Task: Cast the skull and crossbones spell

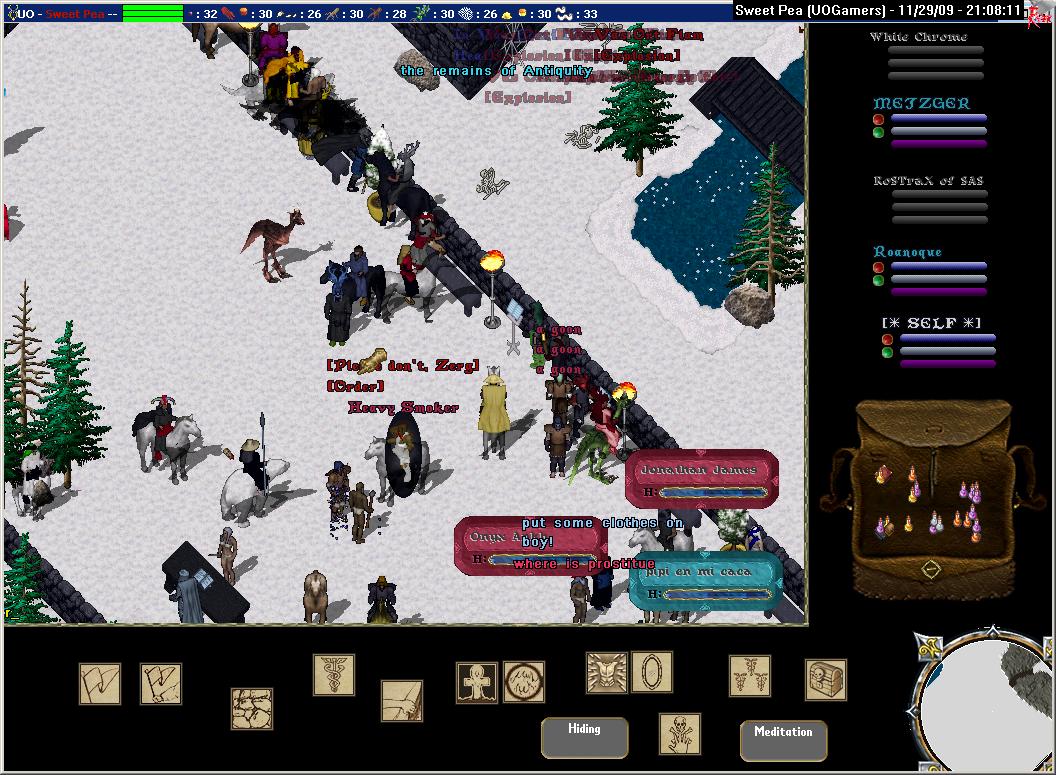Action: tap(680, 734)
